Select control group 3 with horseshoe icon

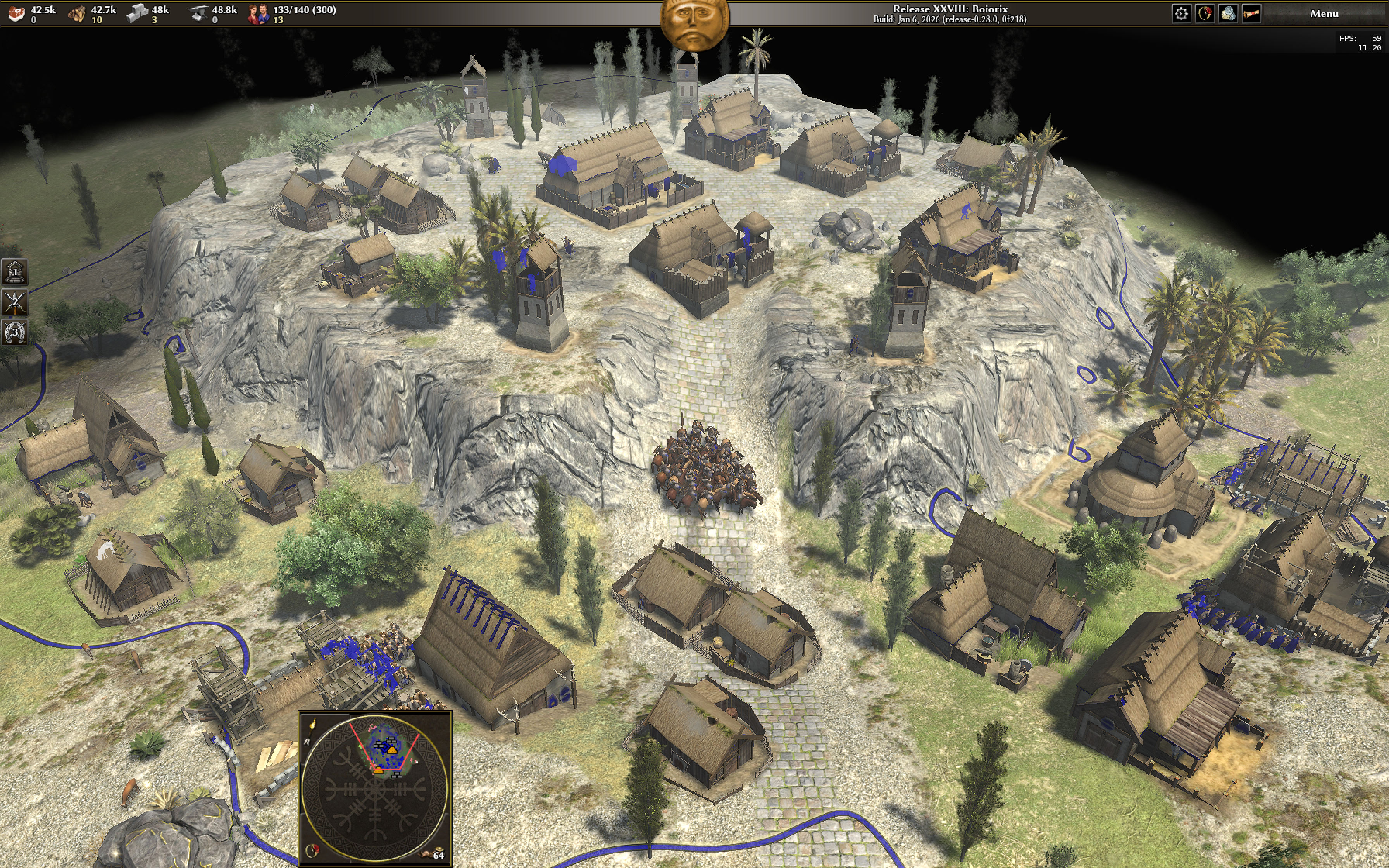coord(15,332)
